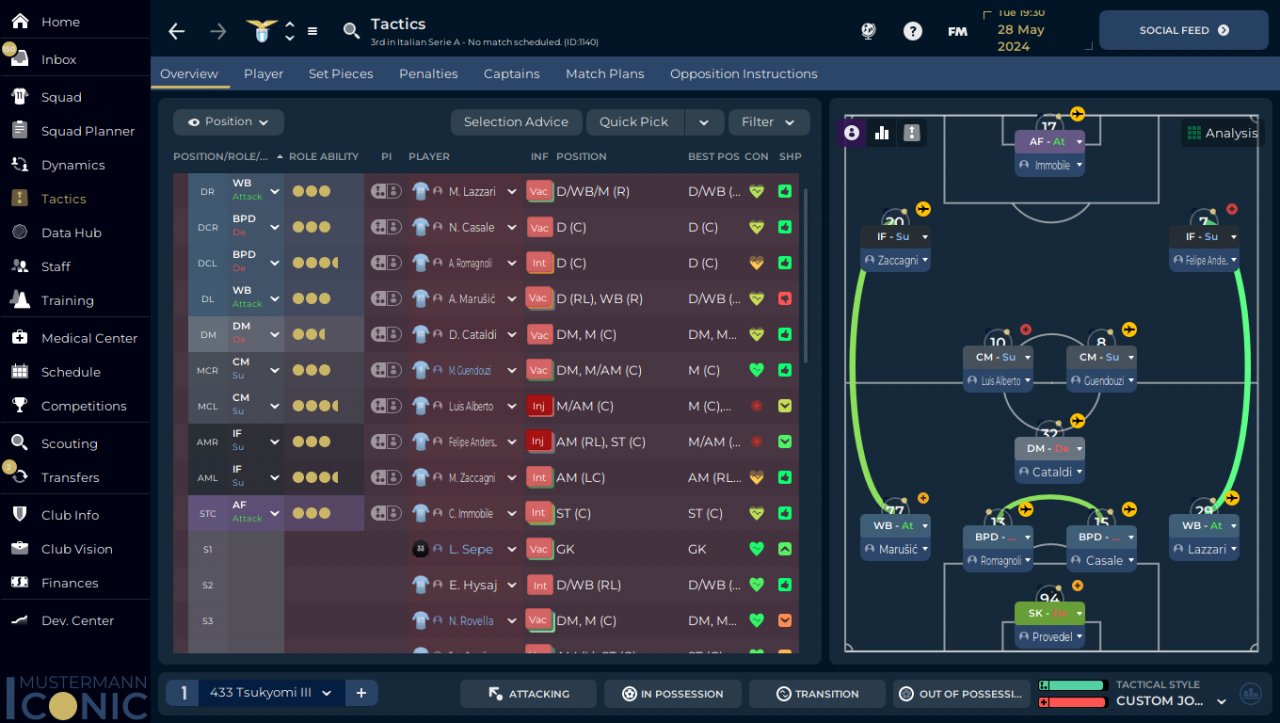The image size is (1280, 723).
Task: Open the Transfers menu entry
Action: (69, 477)
